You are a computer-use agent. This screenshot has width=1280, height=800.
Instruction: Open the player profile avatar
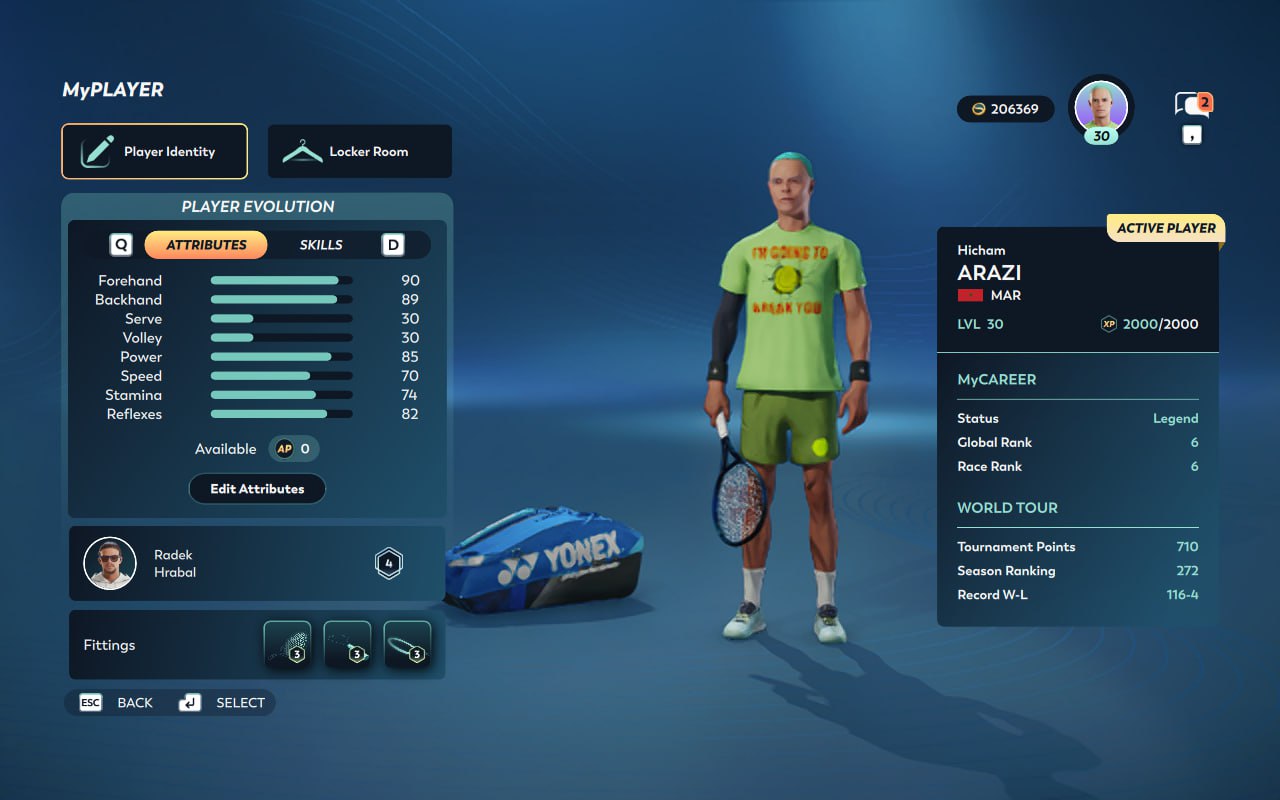click(x=1101, y=106)
